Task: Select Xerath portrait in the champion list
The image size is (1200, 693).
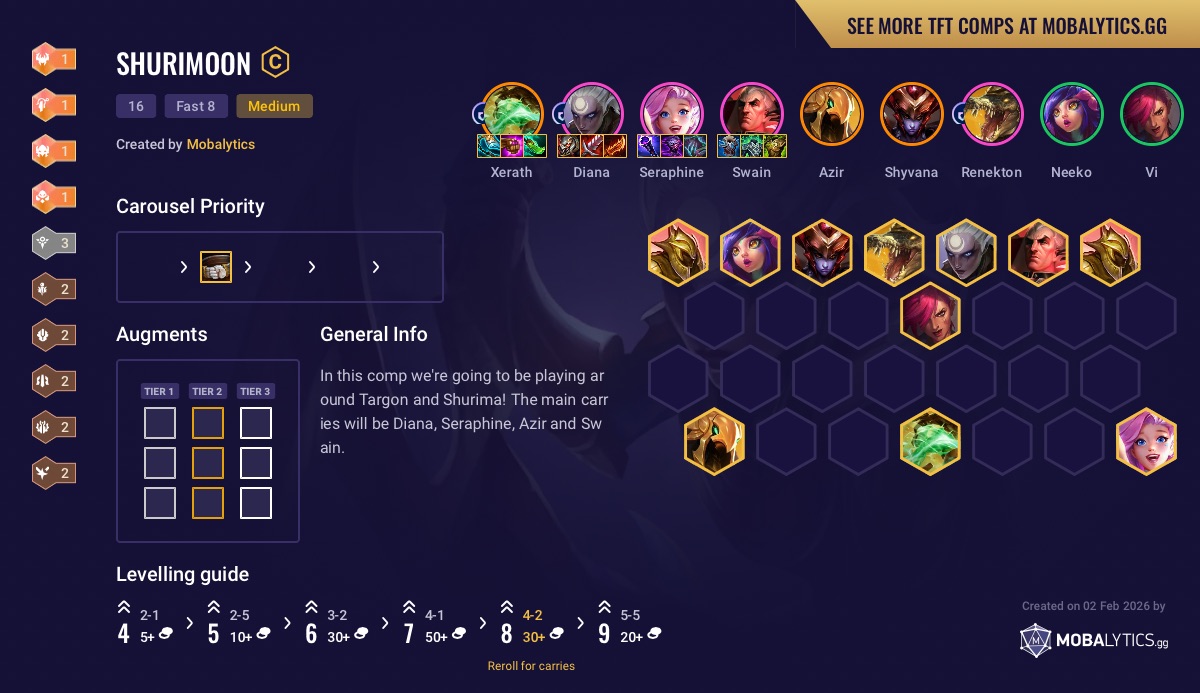Action: pos(512,111)
